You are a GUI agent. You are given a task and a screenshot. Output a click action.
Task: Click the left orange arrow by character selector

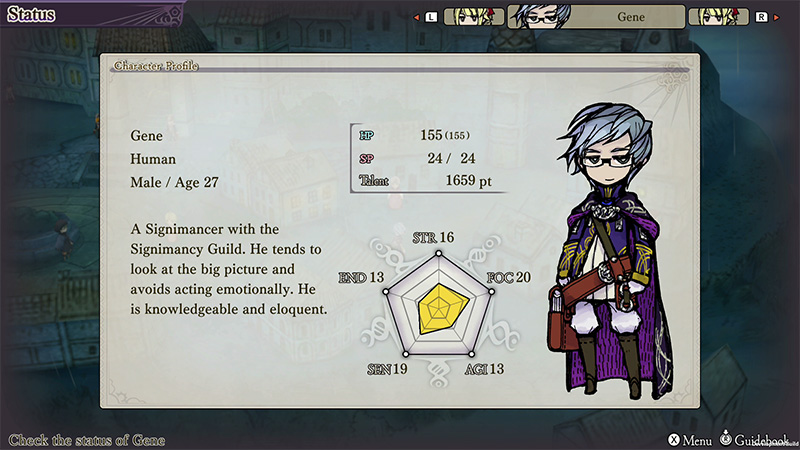tap(416, 17)
